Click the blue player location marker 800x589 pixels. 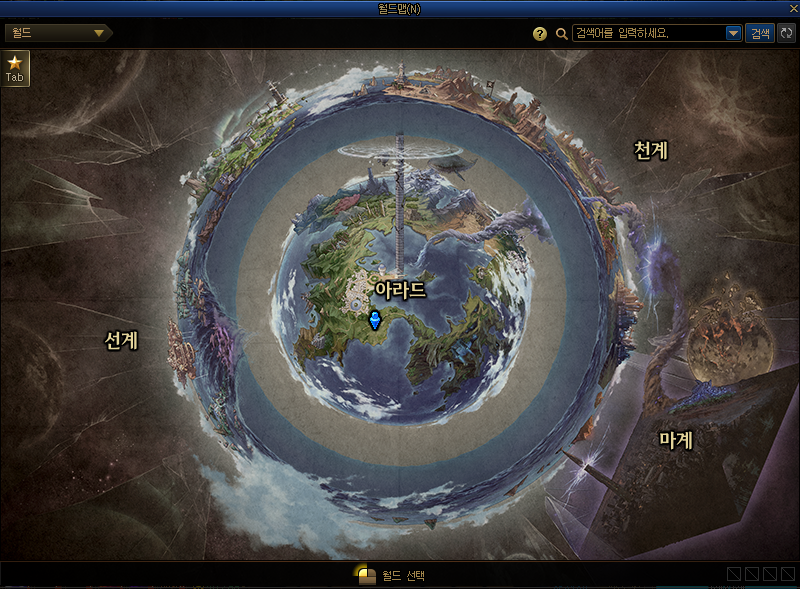(375, 320)
